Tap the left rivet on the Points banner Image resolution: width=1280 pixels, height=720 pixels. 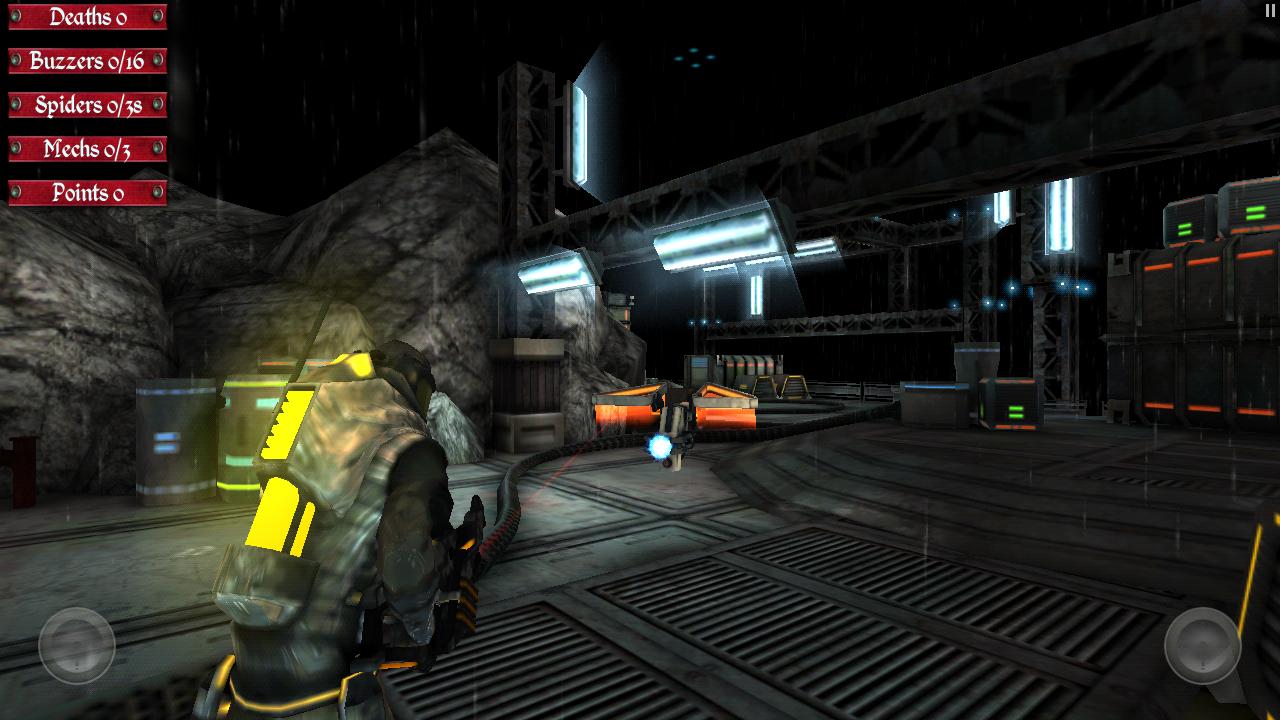15,190
